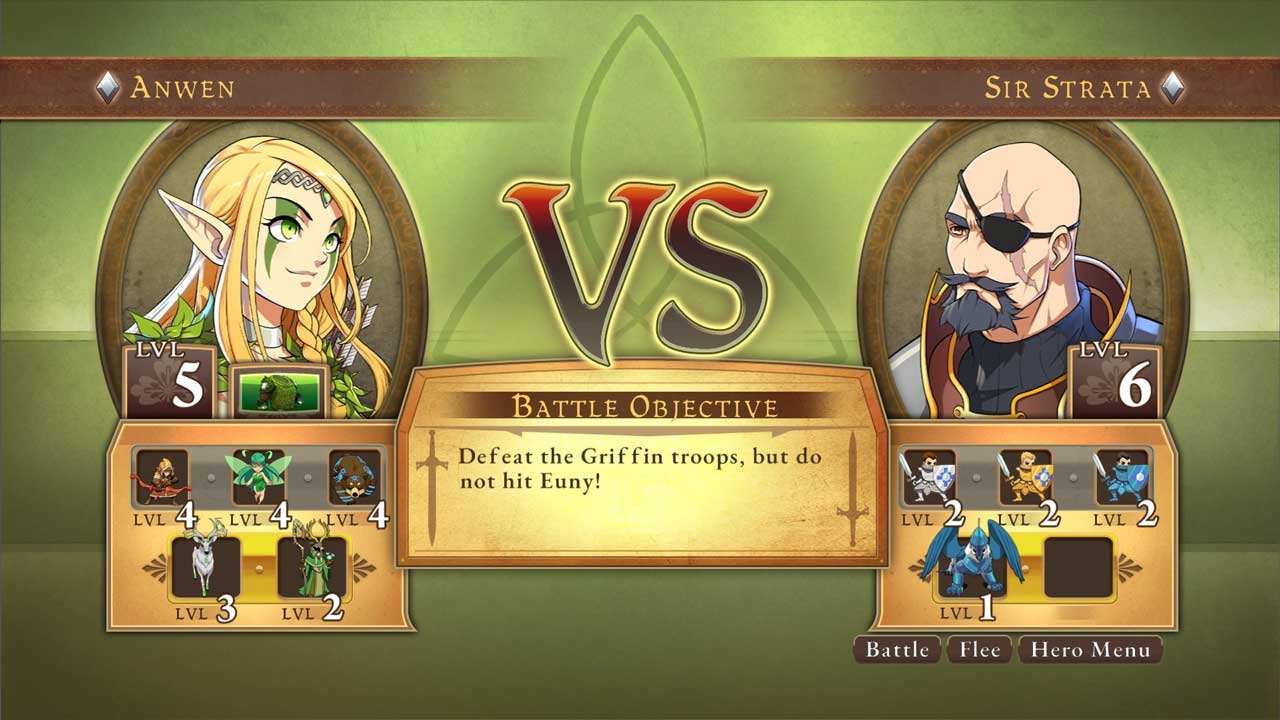This screenshot has height=720, width=1280.
Task: Select the brown bear unit slot
Action: point(355,477)
